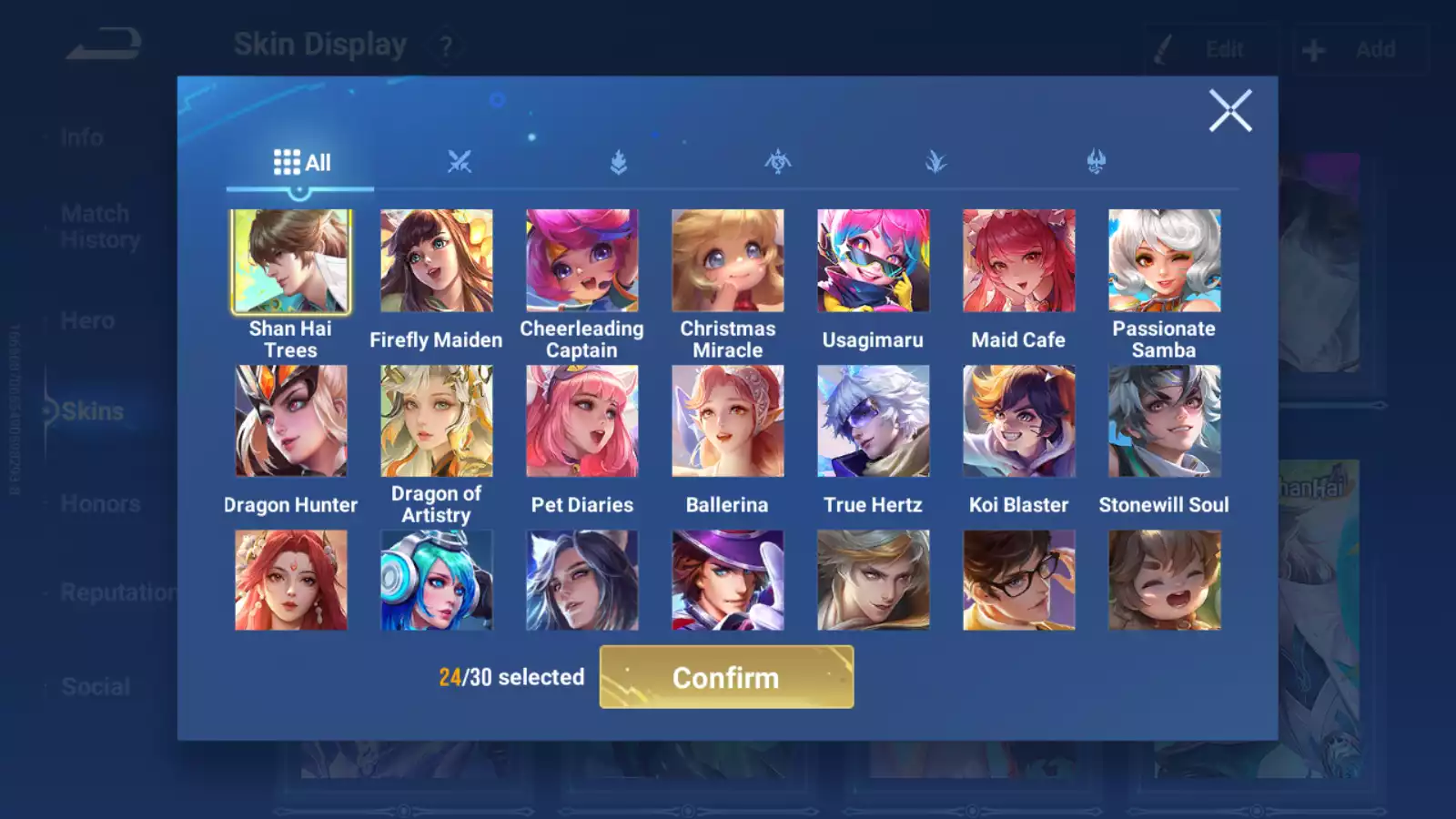Switch to the All skins tab
1456x819 pixels.
coord(301,163)
